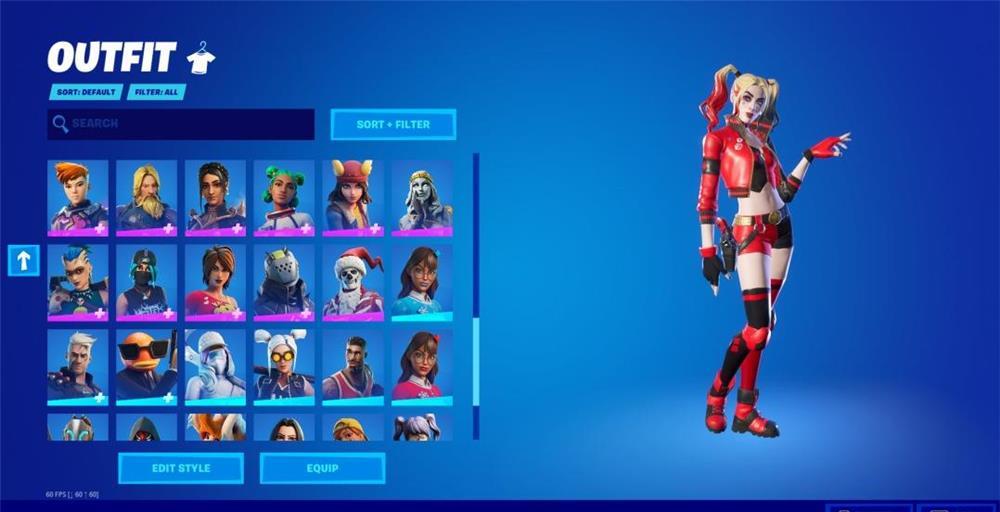Image resolution: width=1000 pixels, height=512 pixels.
Task: Pick the white-haired man outfit
Action: 78,366
